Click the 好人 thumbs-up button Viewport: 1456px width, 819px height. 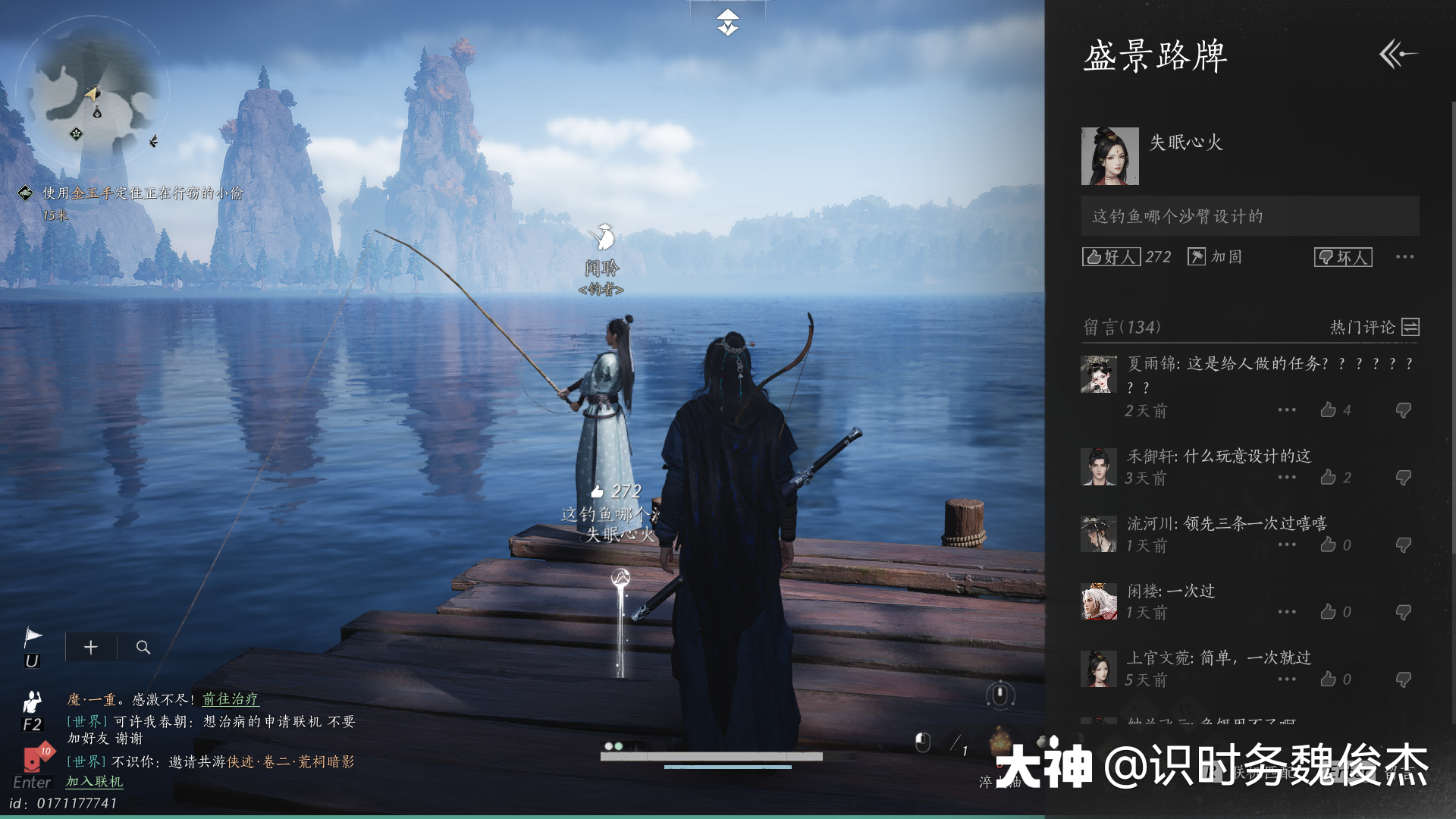[1111, 257]
